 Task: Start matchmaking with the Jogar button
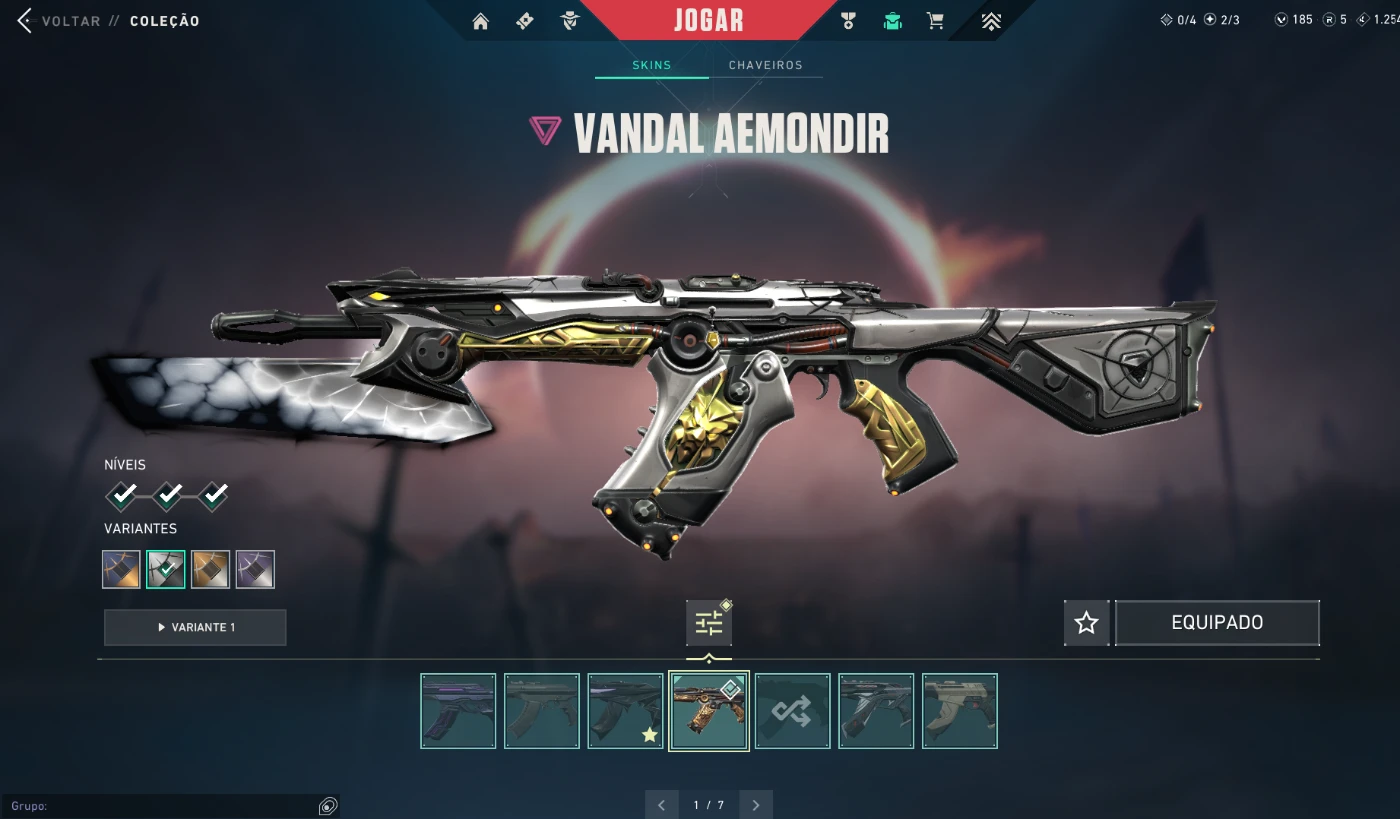(x=708, y=20)
